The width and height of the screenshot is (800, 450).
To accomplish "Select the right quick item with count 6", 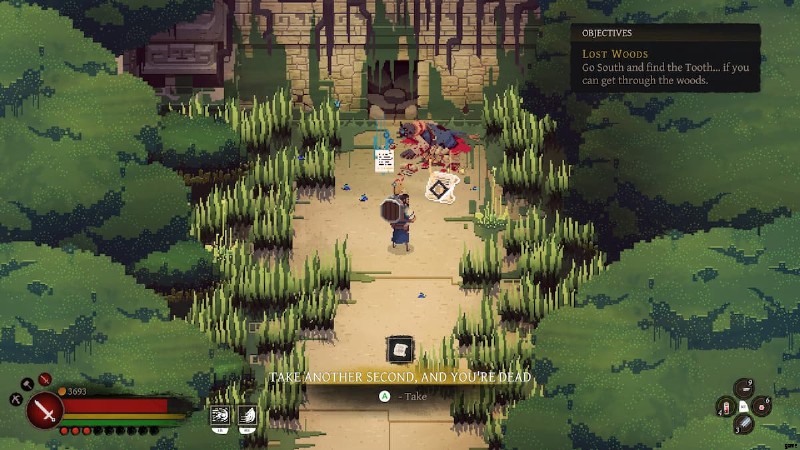I will coord(761,407).
